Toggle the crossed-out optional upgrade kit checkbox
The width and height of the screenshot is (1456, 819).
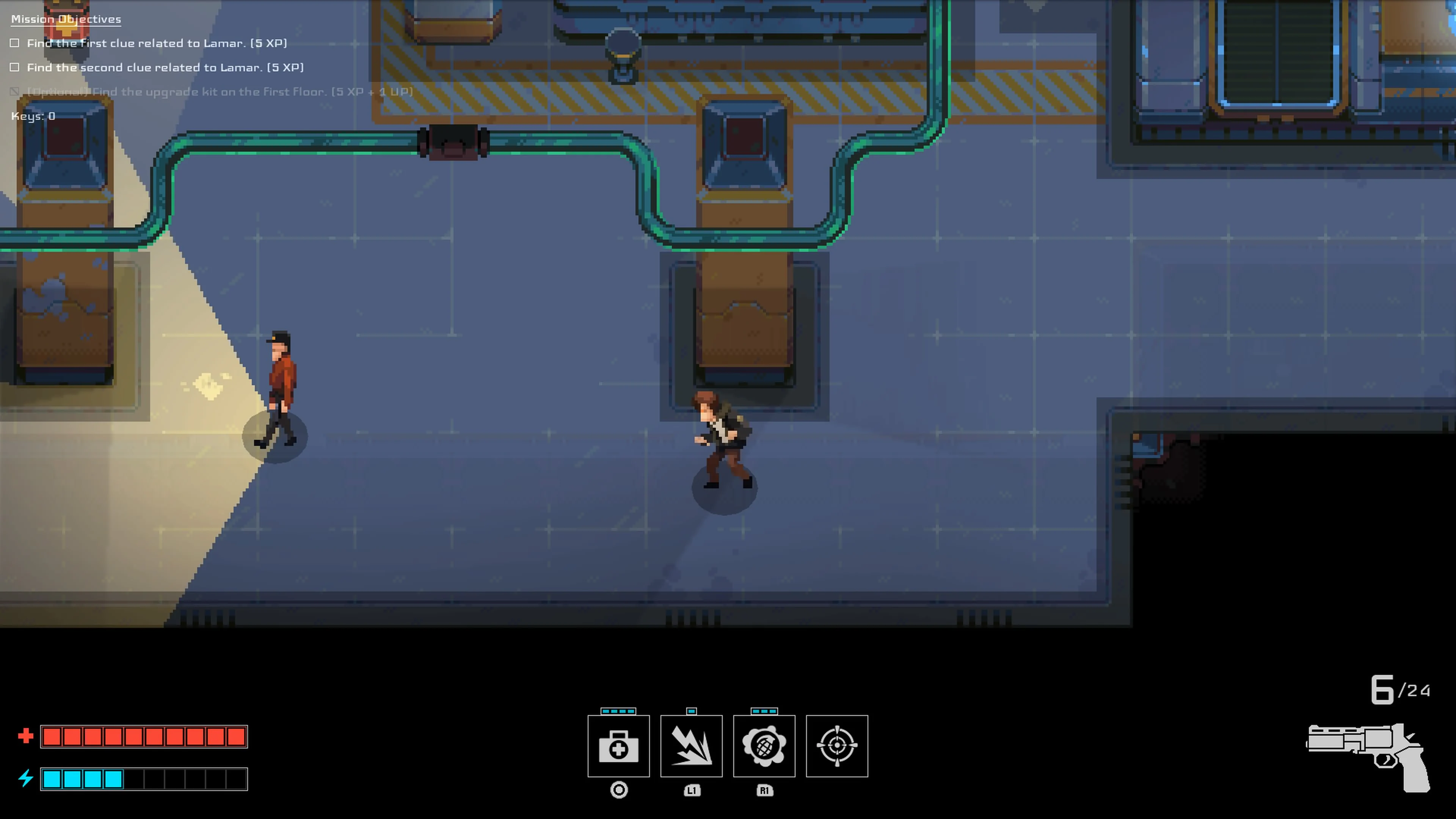pos(15,91)
